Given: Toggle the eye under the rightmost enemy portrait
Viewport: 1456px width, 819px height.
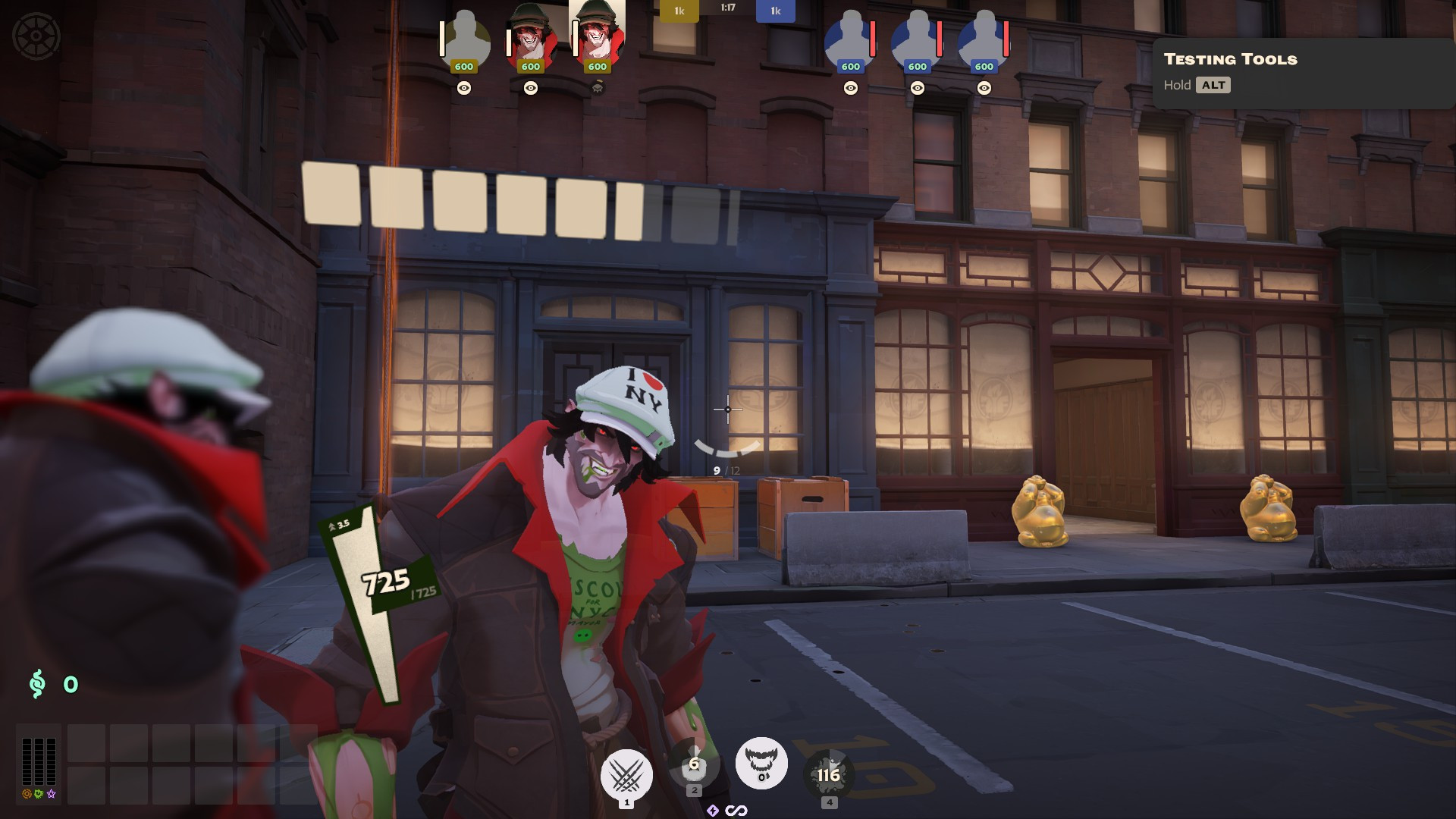Looking at the screenshot, I should click(x=984, y=88).
